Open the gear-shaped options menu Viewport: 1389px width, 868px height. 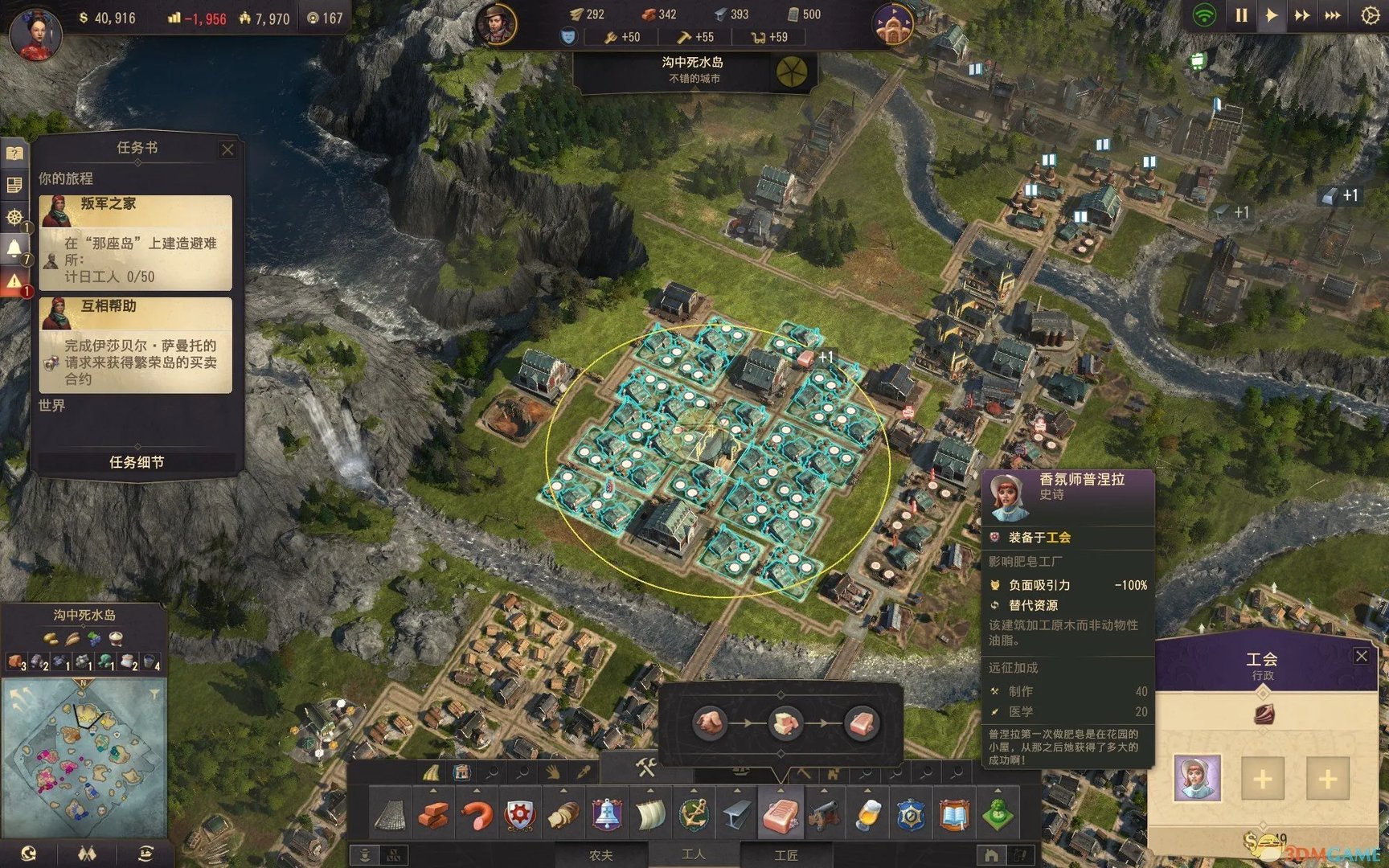1370,15
